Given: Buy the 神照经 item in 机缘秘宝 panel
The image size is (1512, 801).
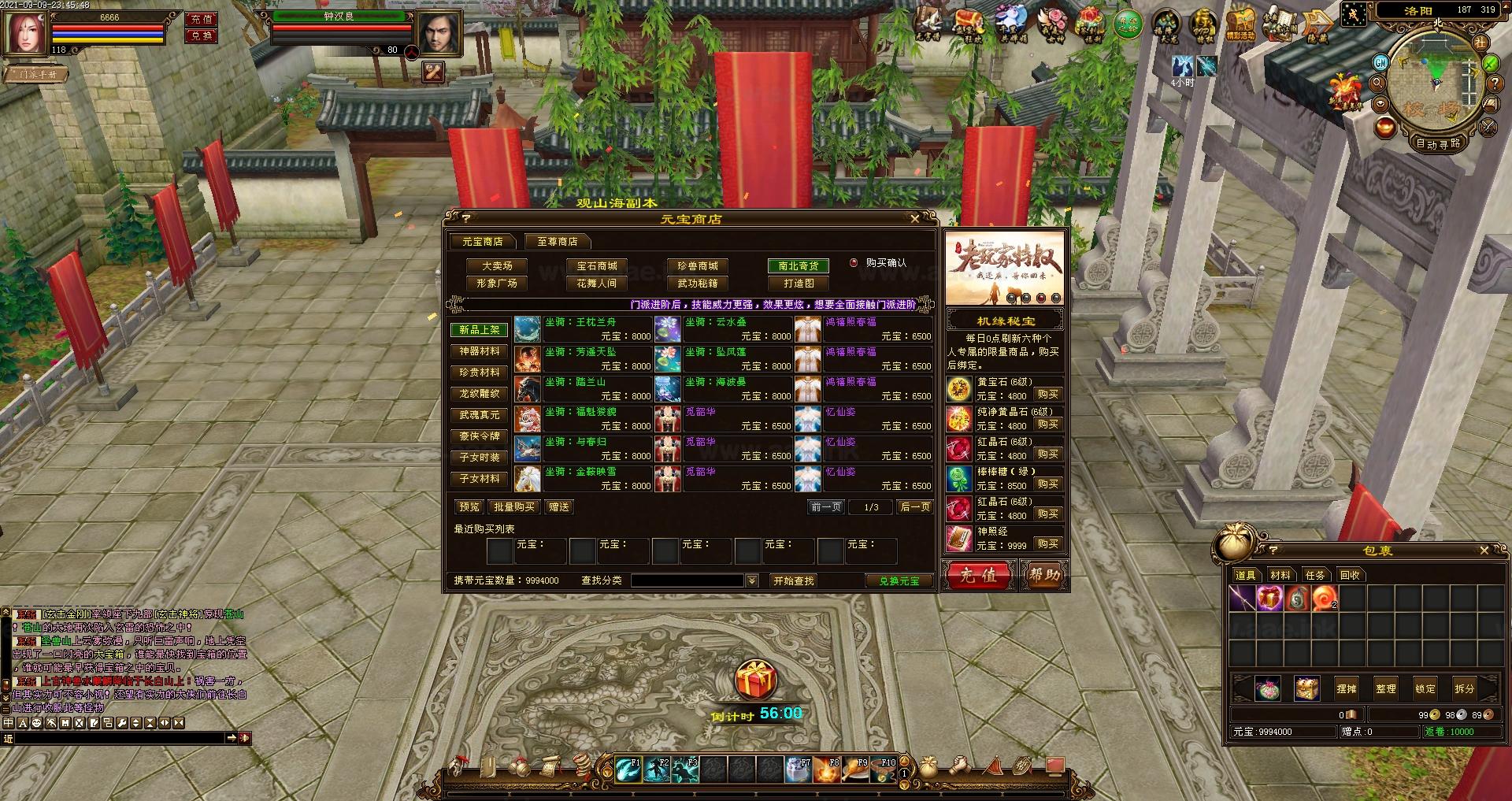Looking at the screenshot, I should click(1048, 543).
